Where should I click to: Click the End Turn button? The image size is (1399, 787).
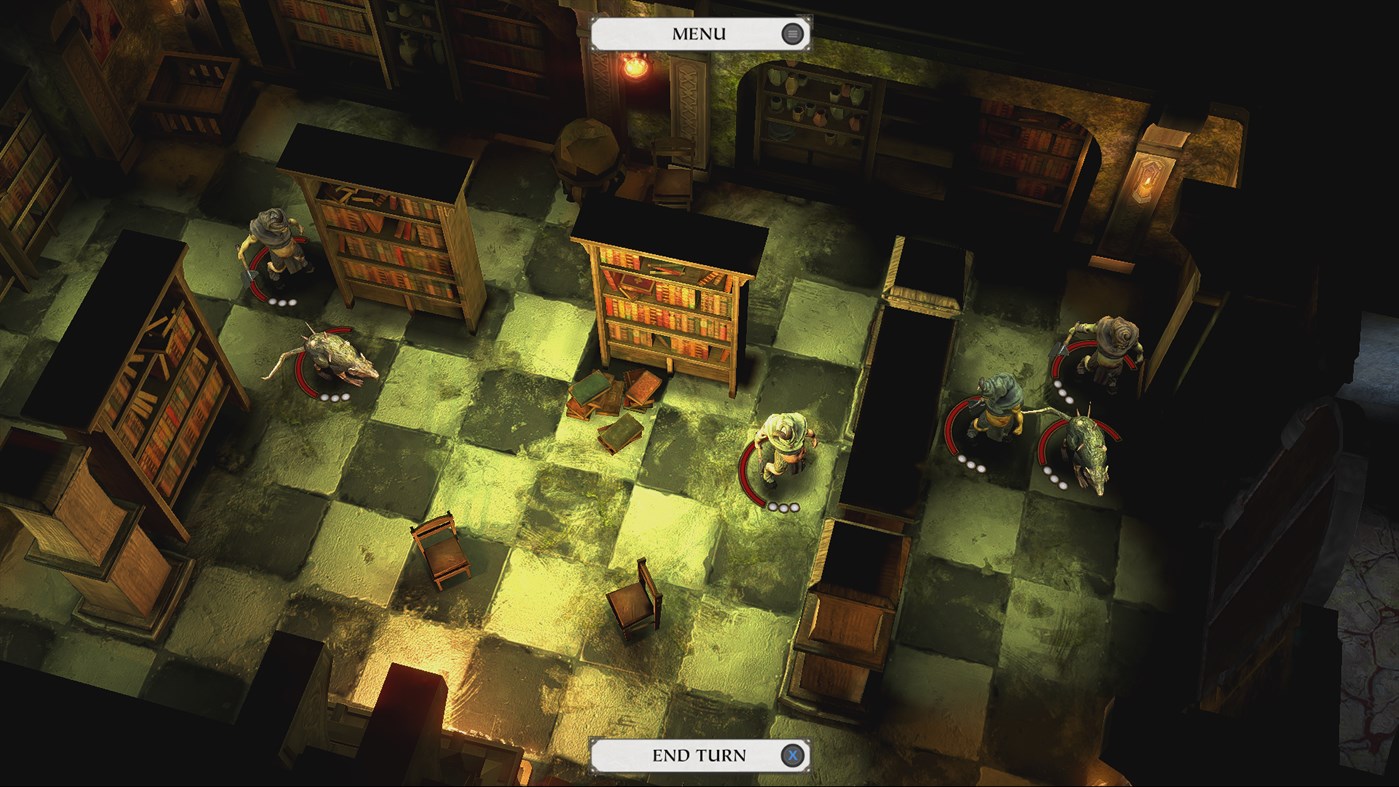[700, 755]
